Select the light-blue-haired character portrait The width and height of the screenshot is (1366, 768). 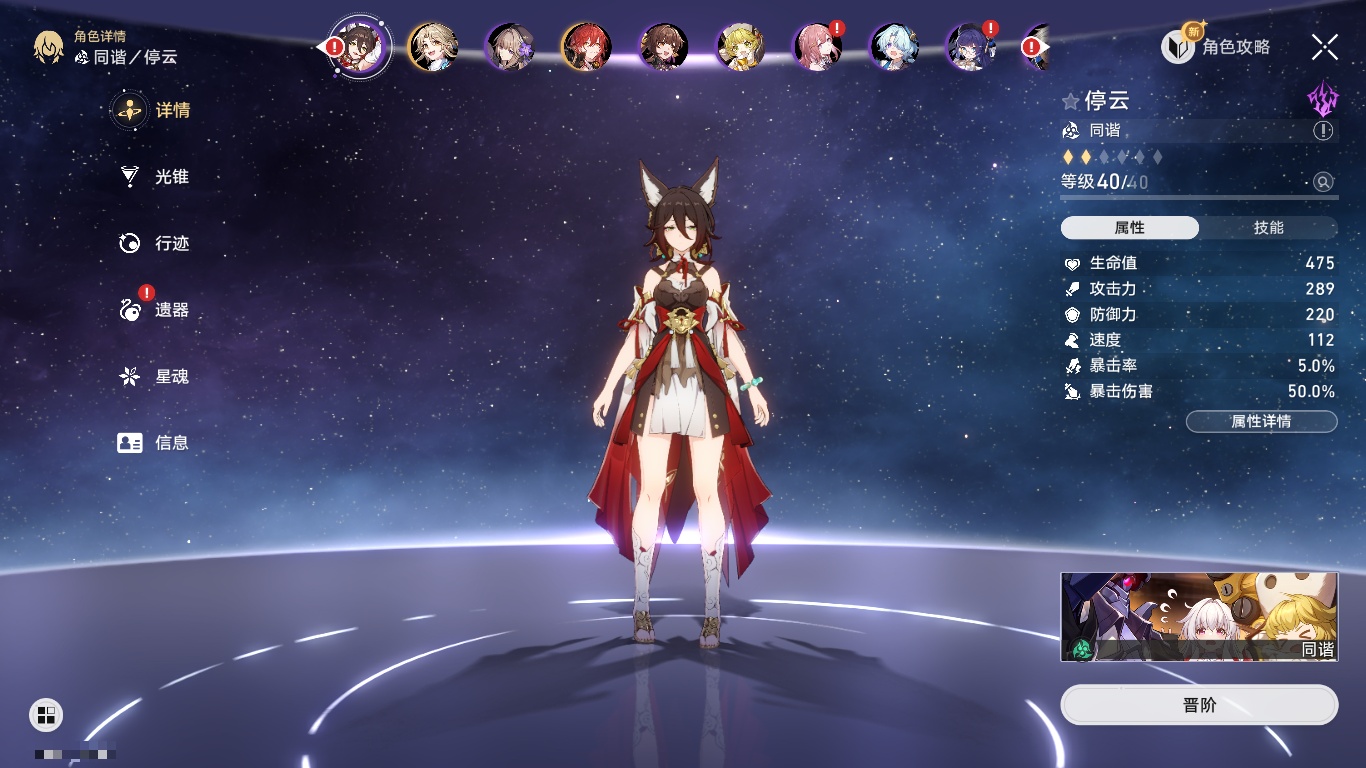pos(894,47)
